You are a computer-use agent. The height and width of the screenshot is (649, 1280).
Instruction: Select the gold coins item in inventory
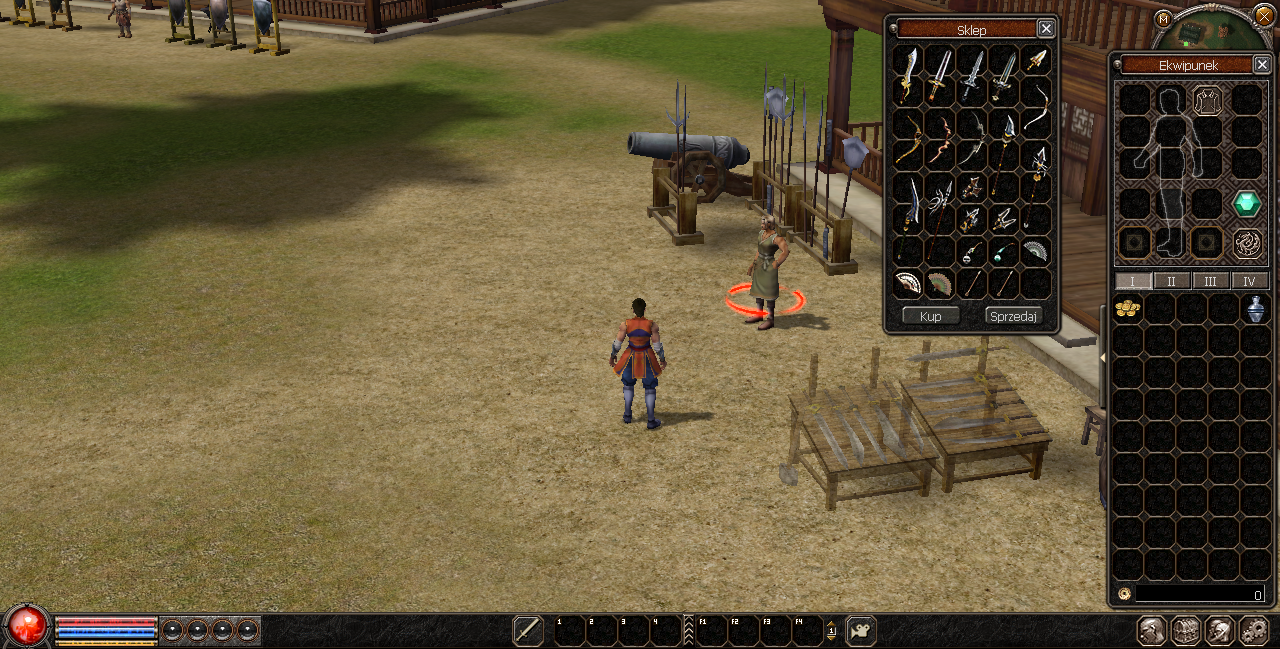point(1128,309)
